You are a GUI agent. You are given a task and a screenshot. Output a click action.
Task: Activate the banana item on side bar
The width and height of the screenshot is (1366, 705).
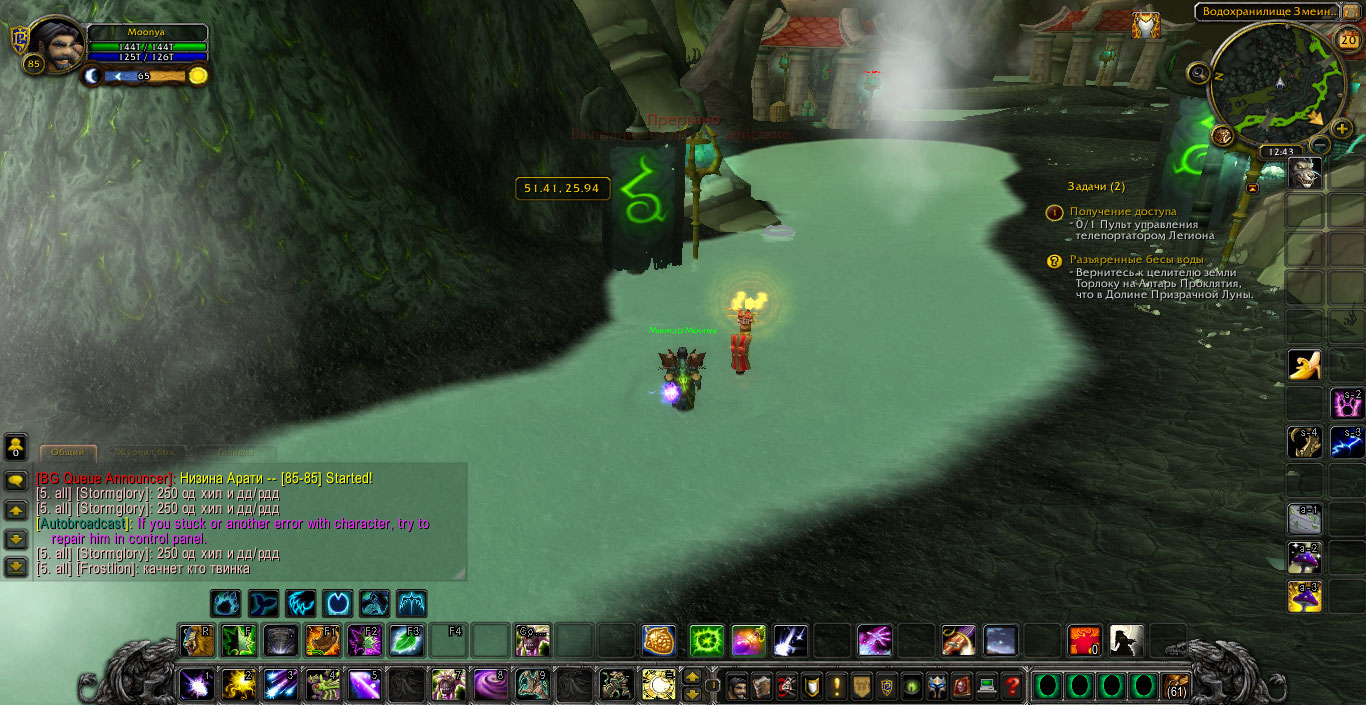pos(1304,366)
